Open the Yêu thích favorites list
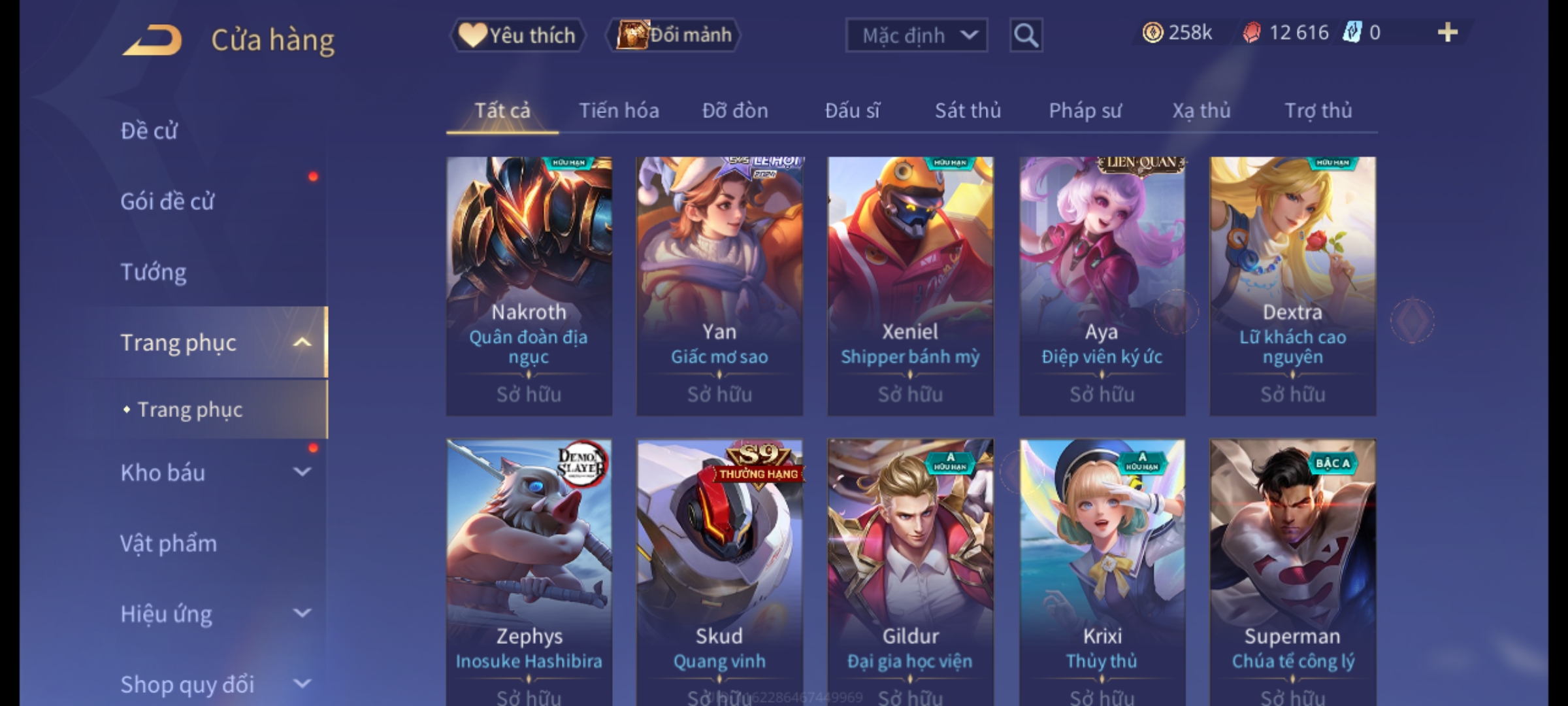 [x=517, y=35]
